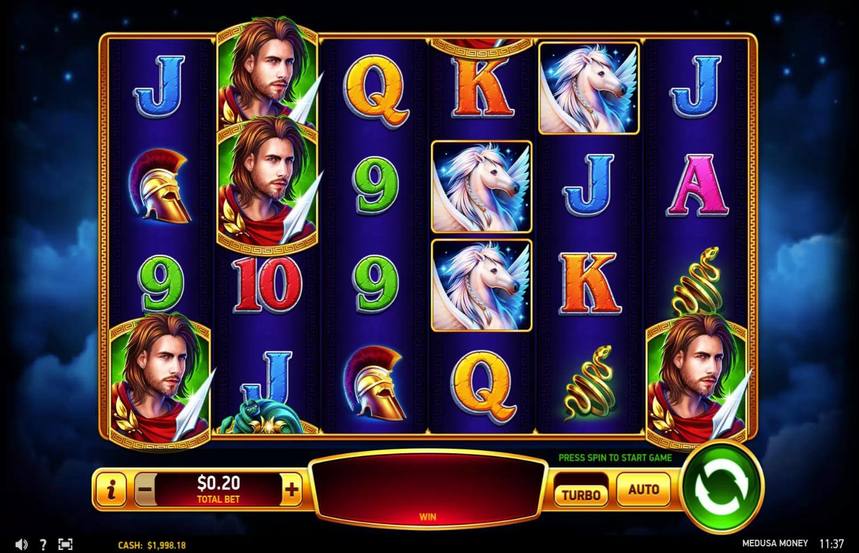Open the paytable info button

click(x=111, y=490)
